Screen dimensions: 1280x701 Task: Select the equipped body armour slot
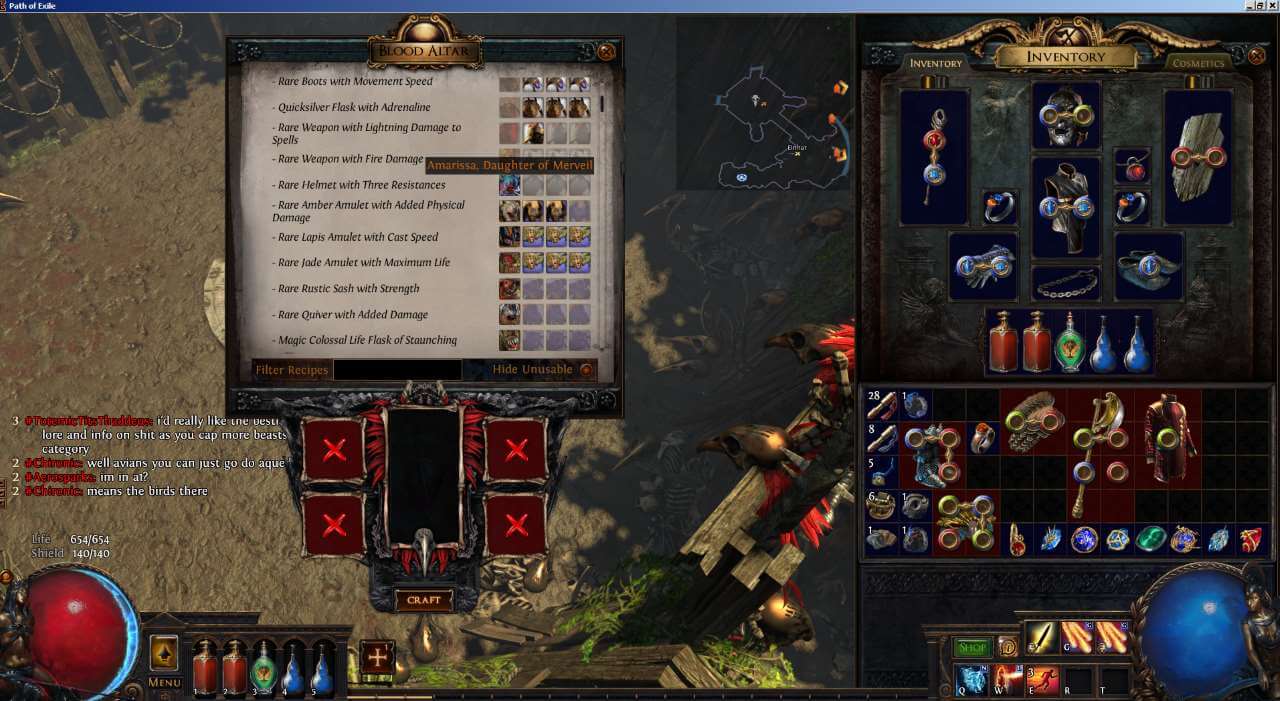pos(1066,207)
